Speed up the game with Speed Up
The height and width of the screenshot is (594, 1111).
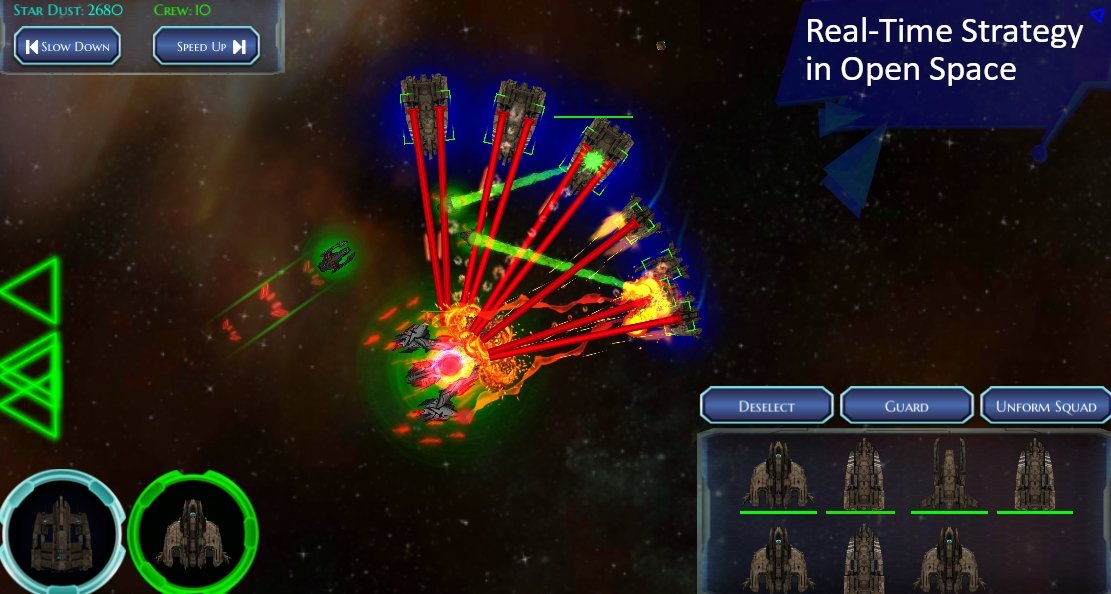206,46
